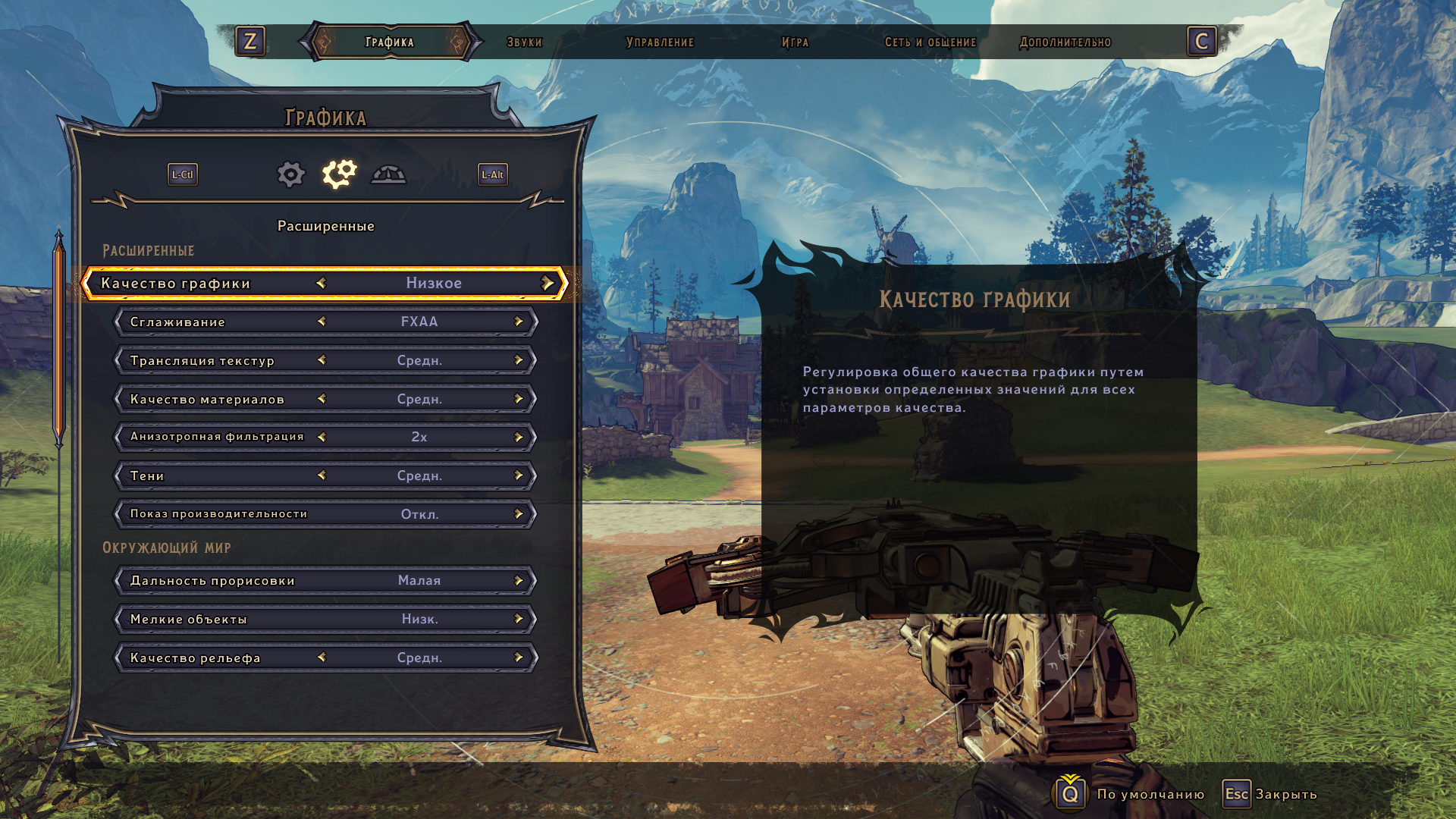Open the Управление settings tab
The image size is (1456, 819).
pyautogui.click(x=660, y=42)
